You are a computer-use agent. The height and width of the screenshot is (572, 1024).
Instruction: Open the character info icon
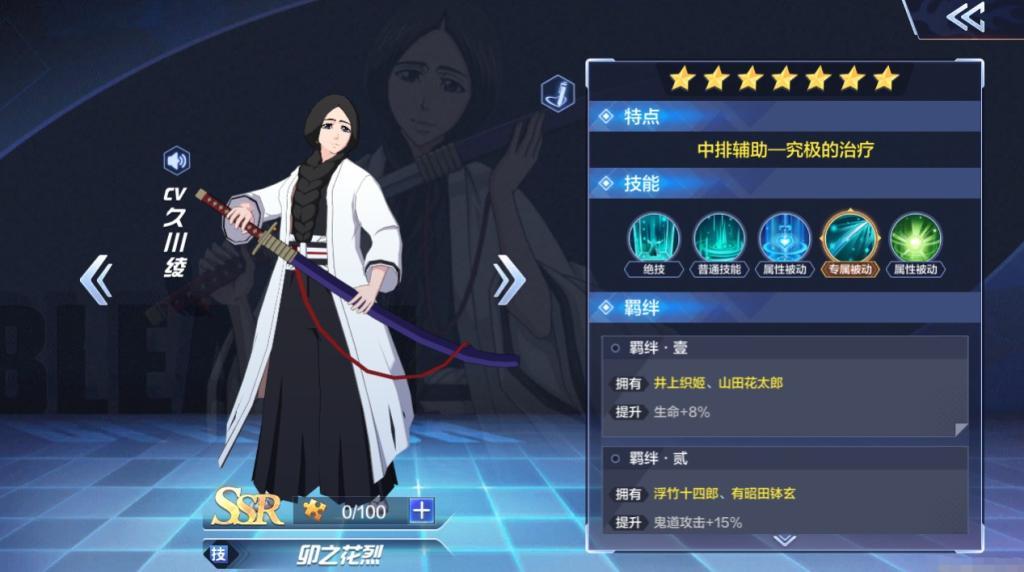557,94
